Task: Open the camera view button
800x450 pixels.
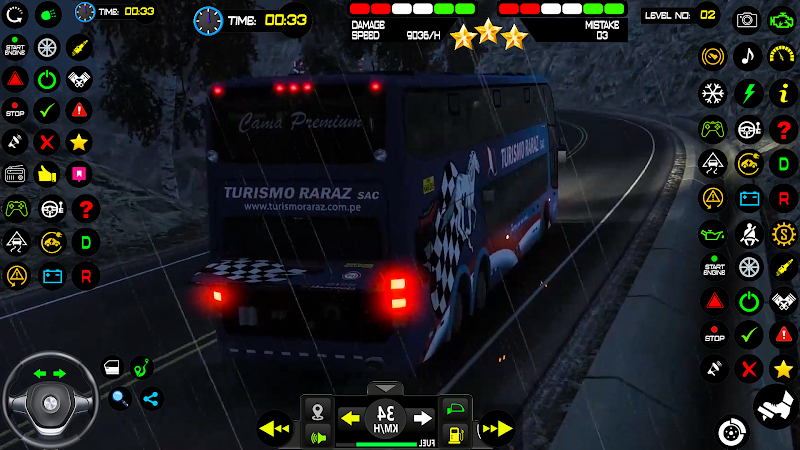Action: pos(747,19)
